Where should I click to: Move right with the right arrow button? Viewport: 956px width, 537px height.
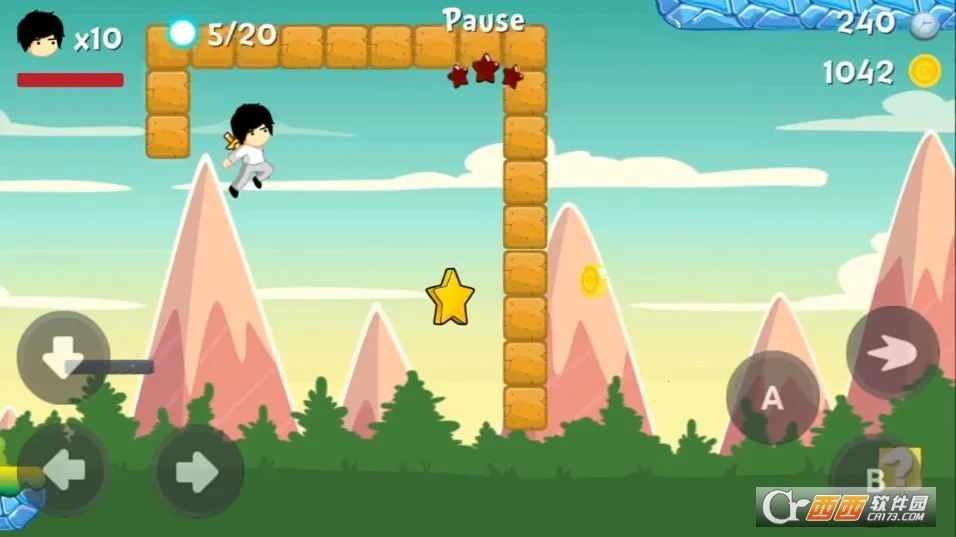coord(198,471)
